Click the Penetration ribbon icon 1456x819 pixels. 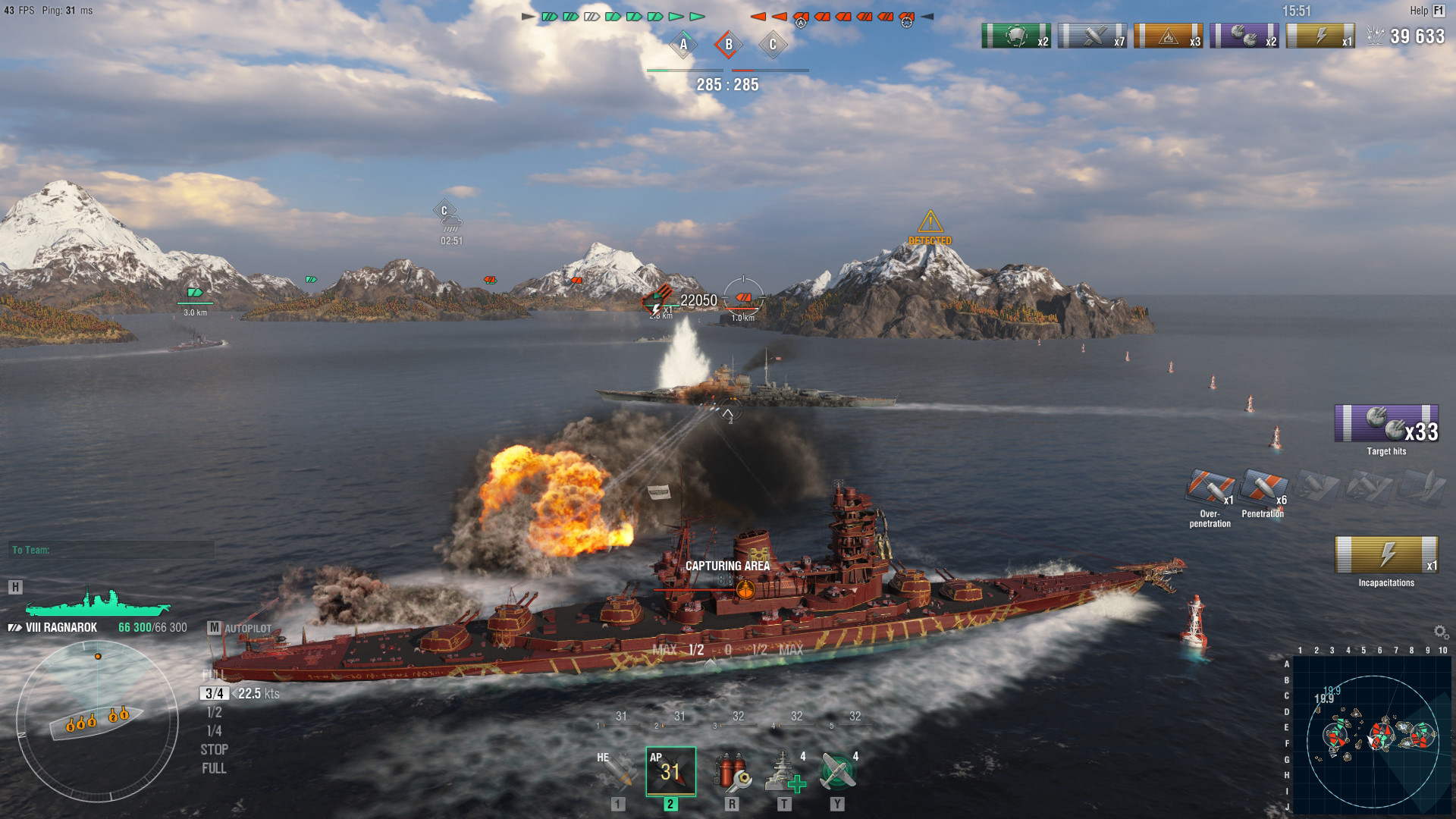point(1263,488)
